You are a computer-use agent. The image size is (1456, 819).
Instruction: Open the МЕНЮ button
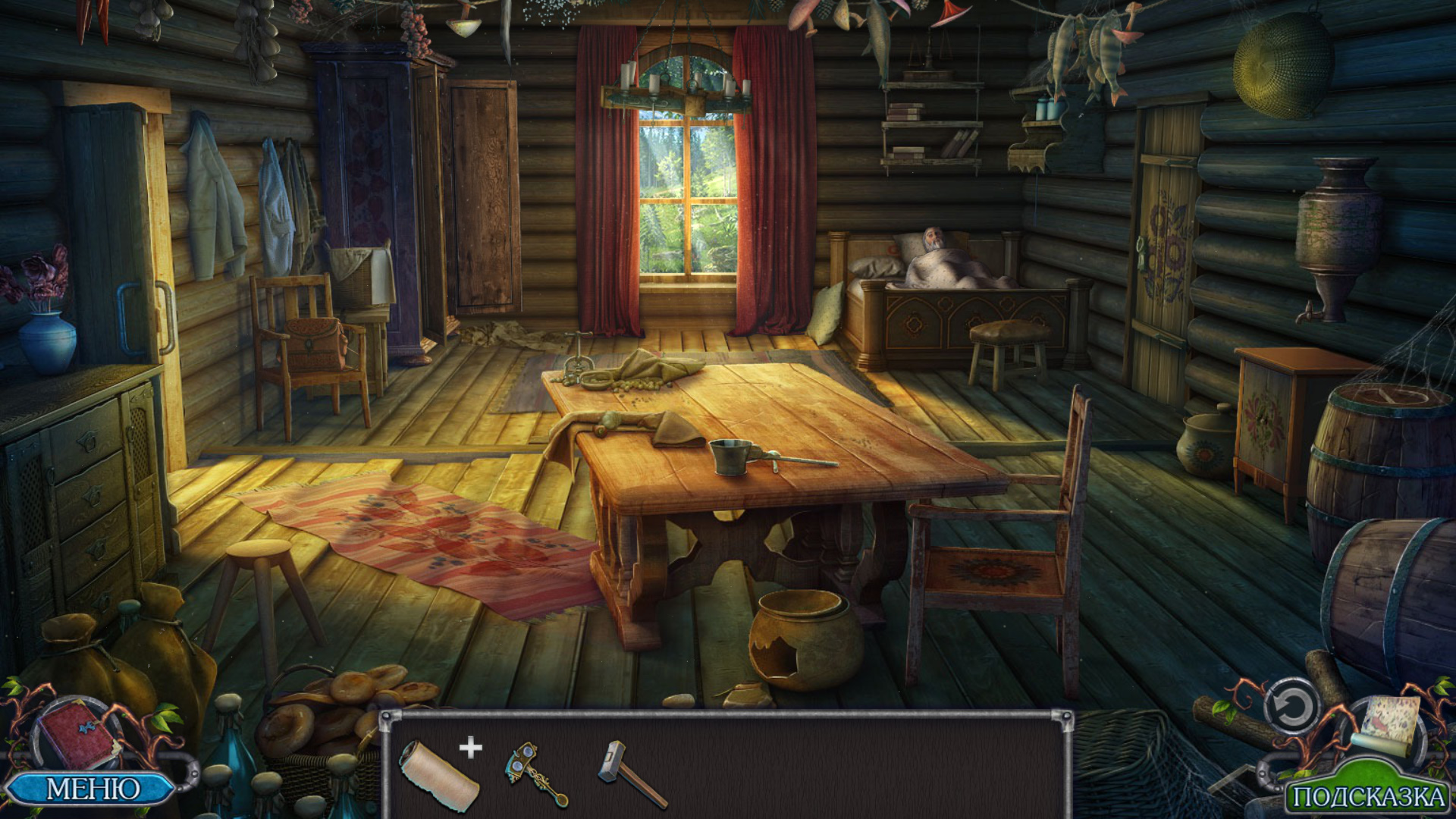click(93, 789)
